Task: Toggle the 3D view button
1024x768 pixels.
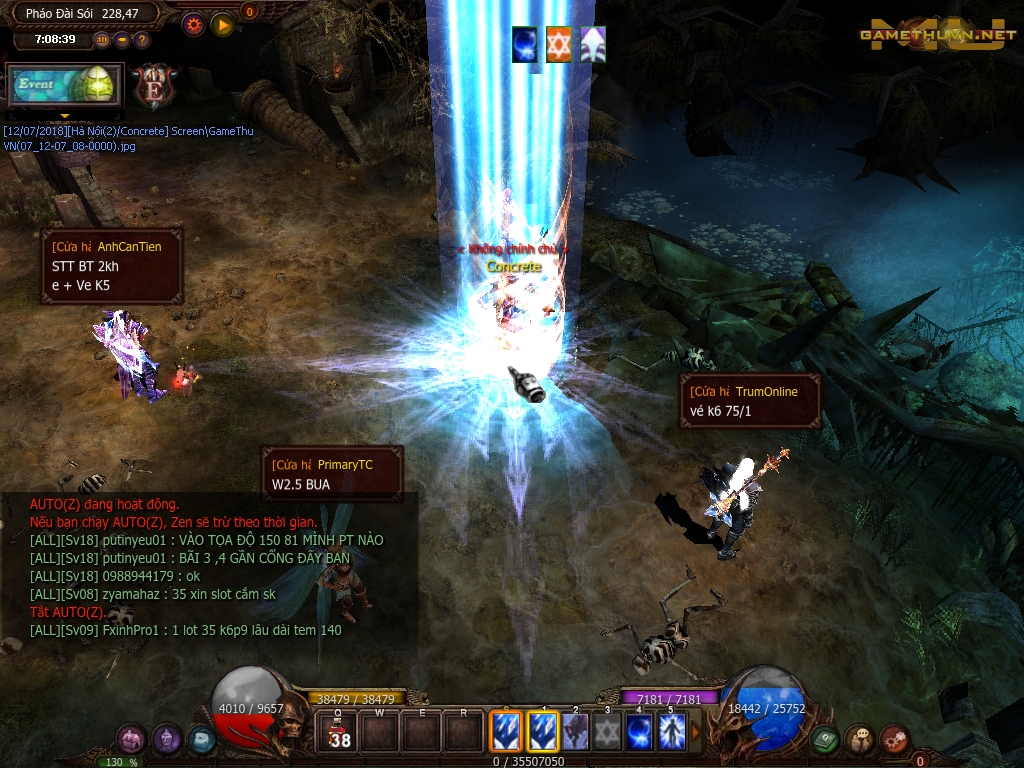Action: click(x=103, y=40)
